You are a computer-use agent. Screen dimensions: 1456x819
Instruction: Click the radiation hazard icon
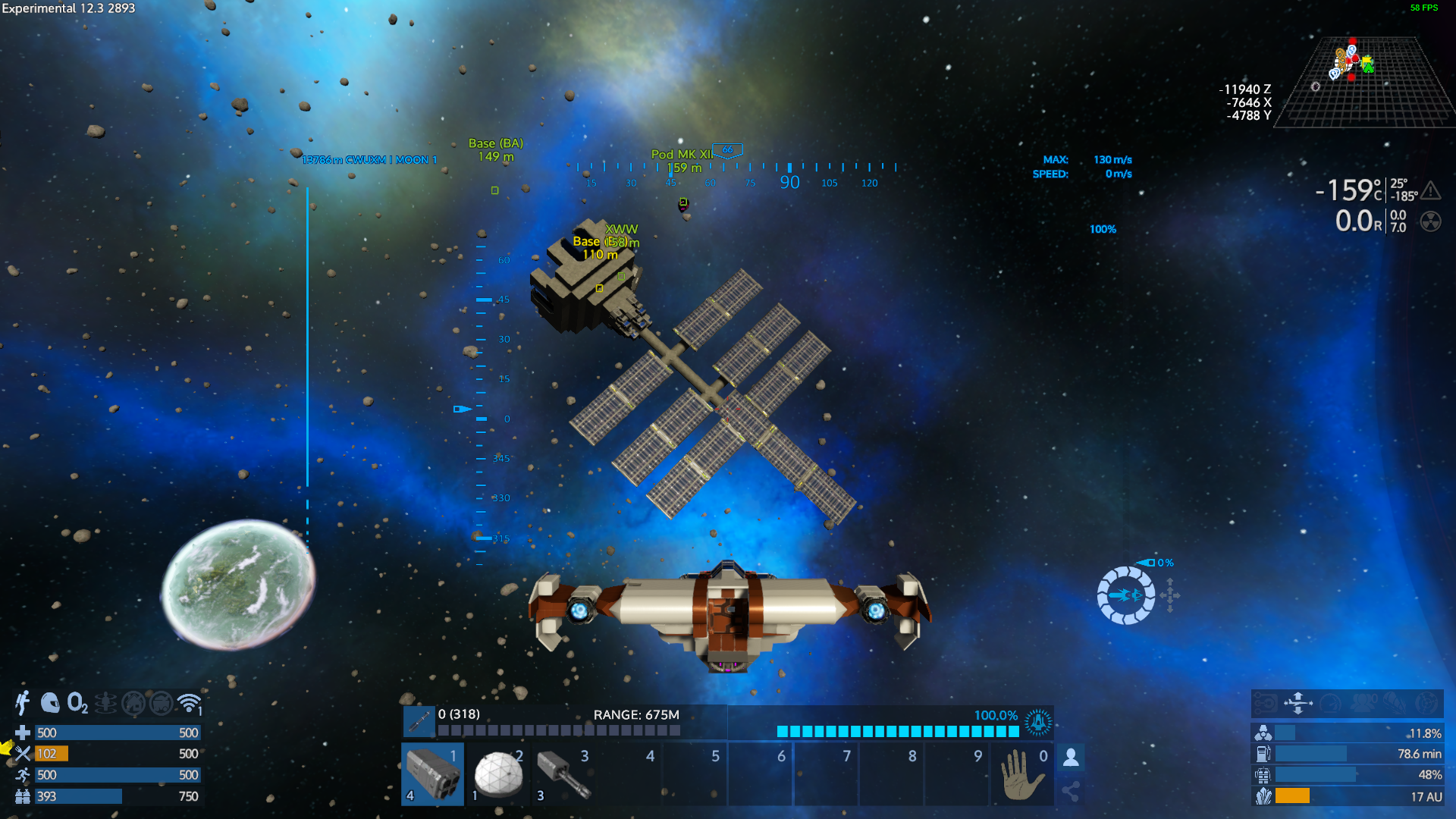tap(1430, 221)
